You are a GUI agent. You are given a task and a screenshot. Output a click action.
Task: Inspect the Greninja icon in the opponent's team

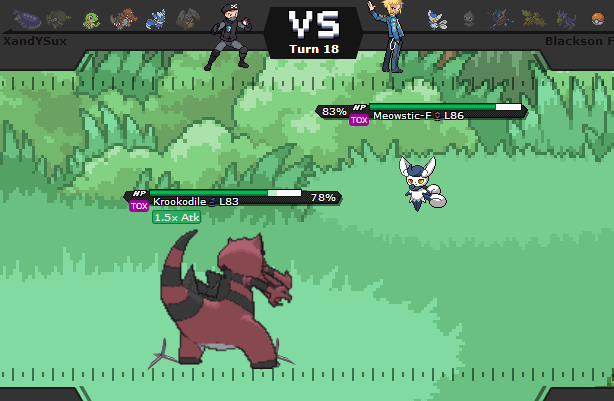coord(497,17)
